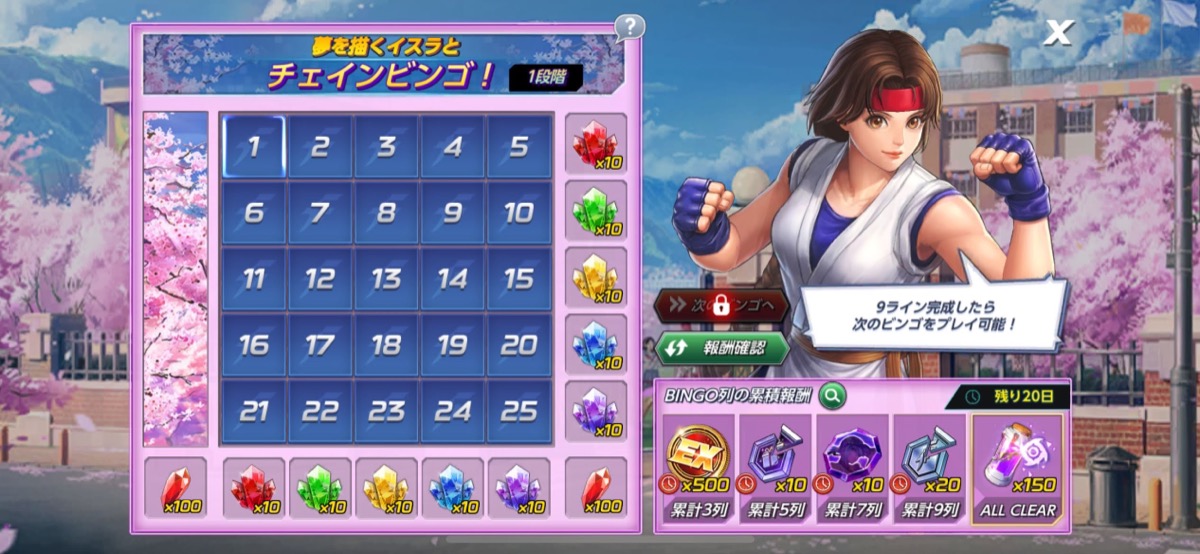
Task: Select the top row red crystal reward
Action: click(596, 146)
